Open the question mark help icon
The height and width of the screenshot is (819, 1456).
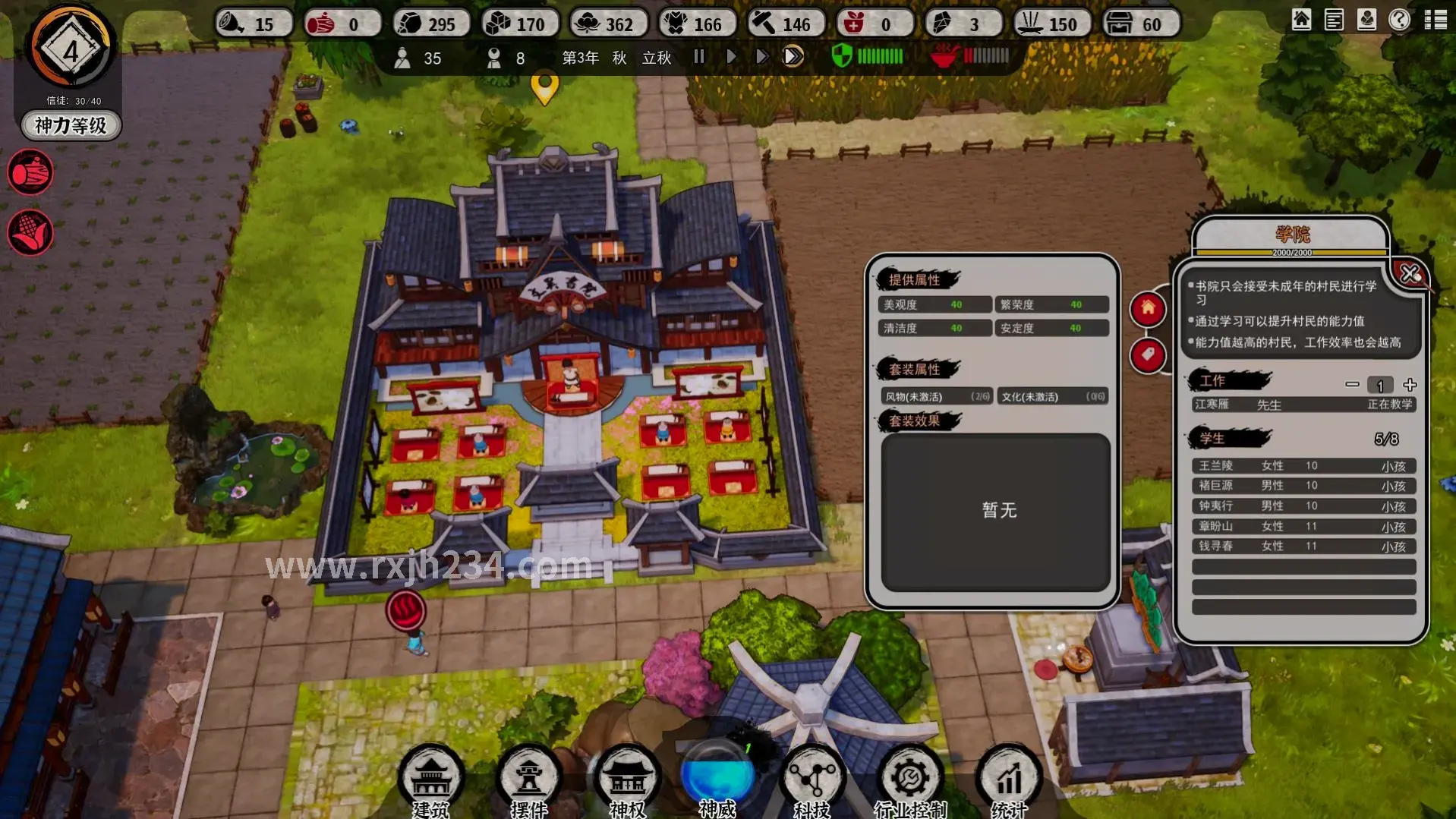pyautogui.click(x=1399, y=20)
